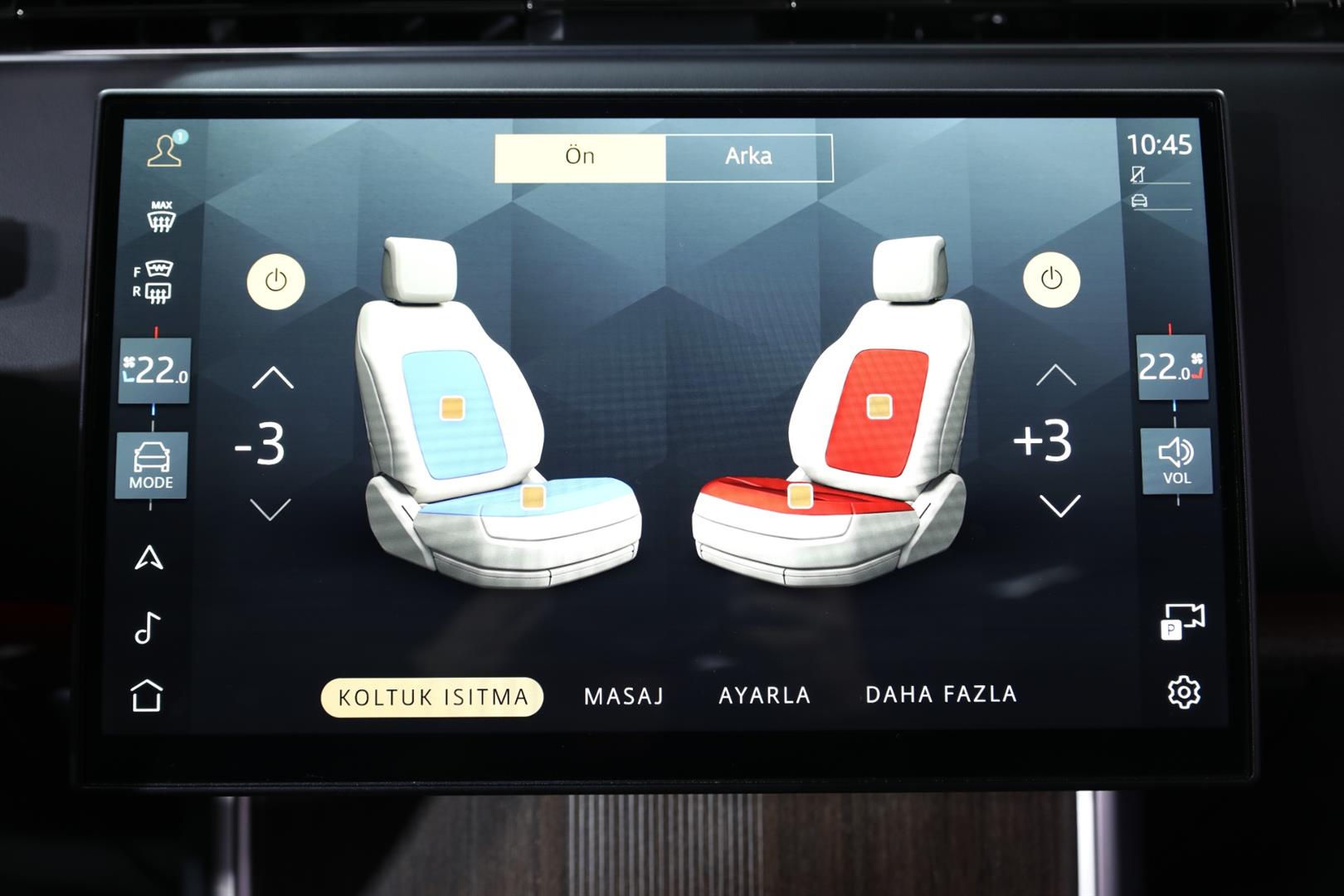Toggle the right seat power button

click(x=1051, y=279)
